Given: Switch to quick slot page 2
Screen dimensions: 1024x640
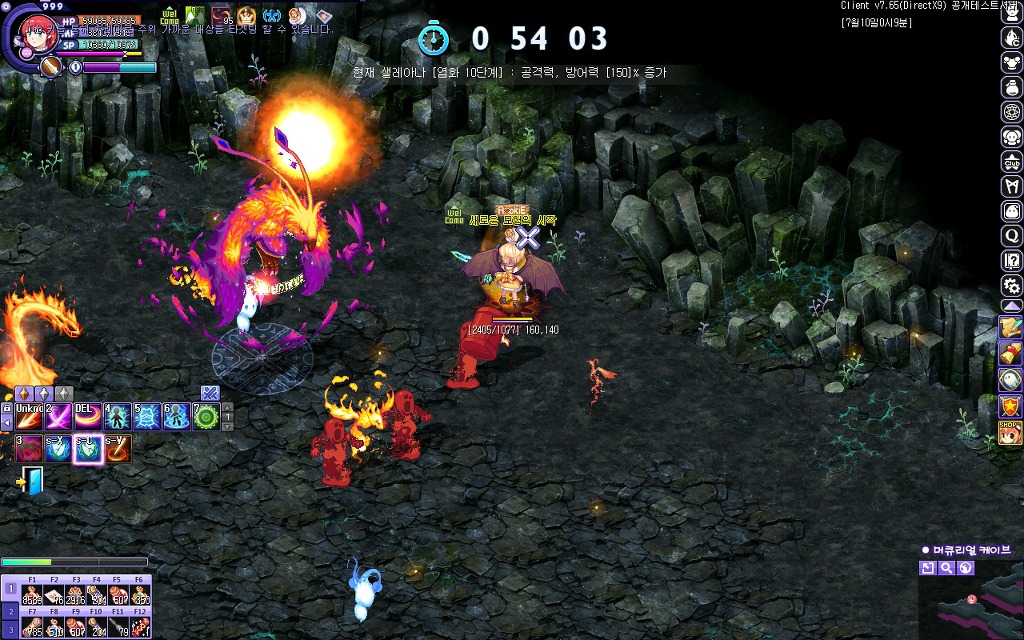Looking at the screenshot, I should coord(9,610).
